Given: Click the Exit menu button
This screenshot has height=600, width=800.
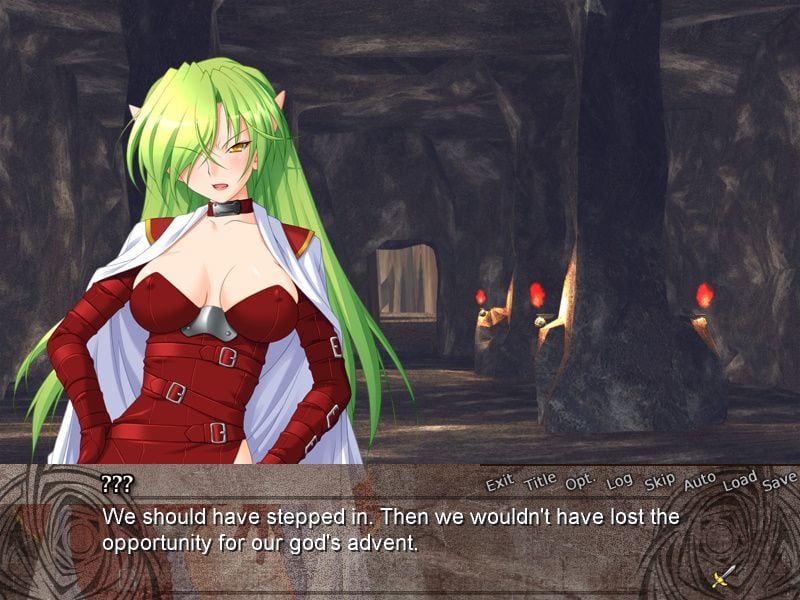Looking at the screenshot, I should (x=499, y=483).
